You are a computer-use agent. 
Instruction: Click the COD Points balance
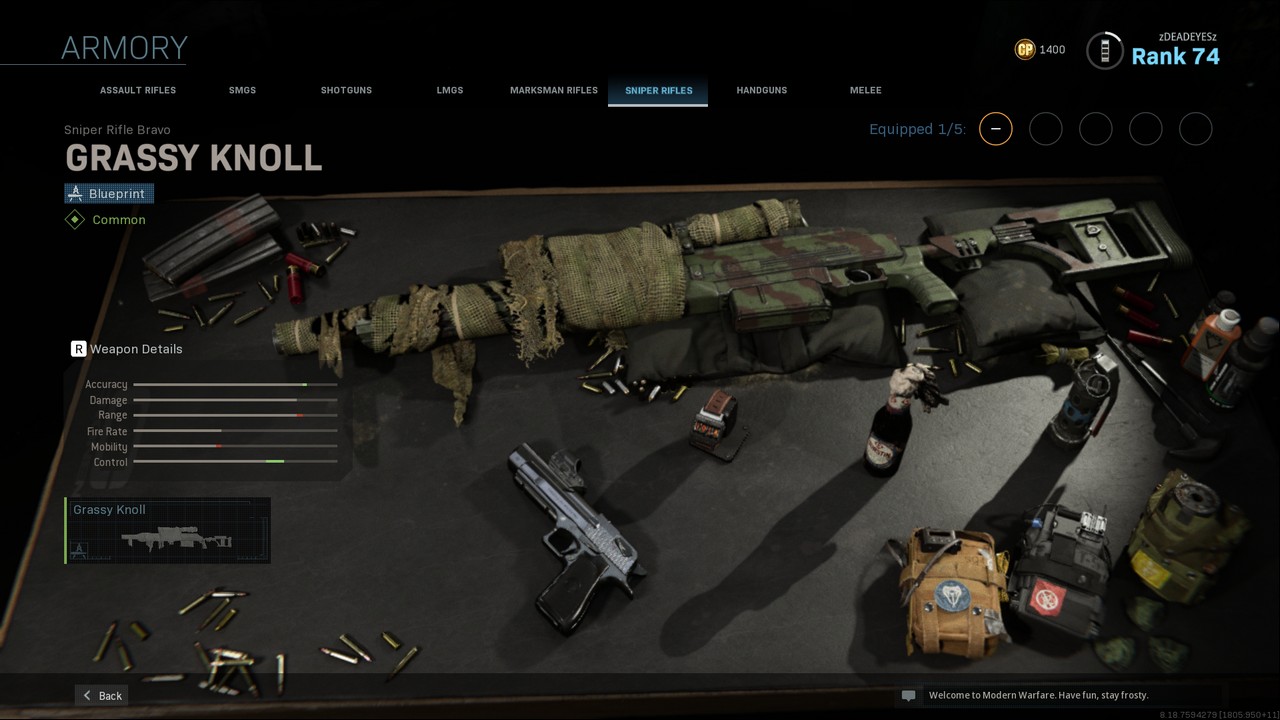1040,49
